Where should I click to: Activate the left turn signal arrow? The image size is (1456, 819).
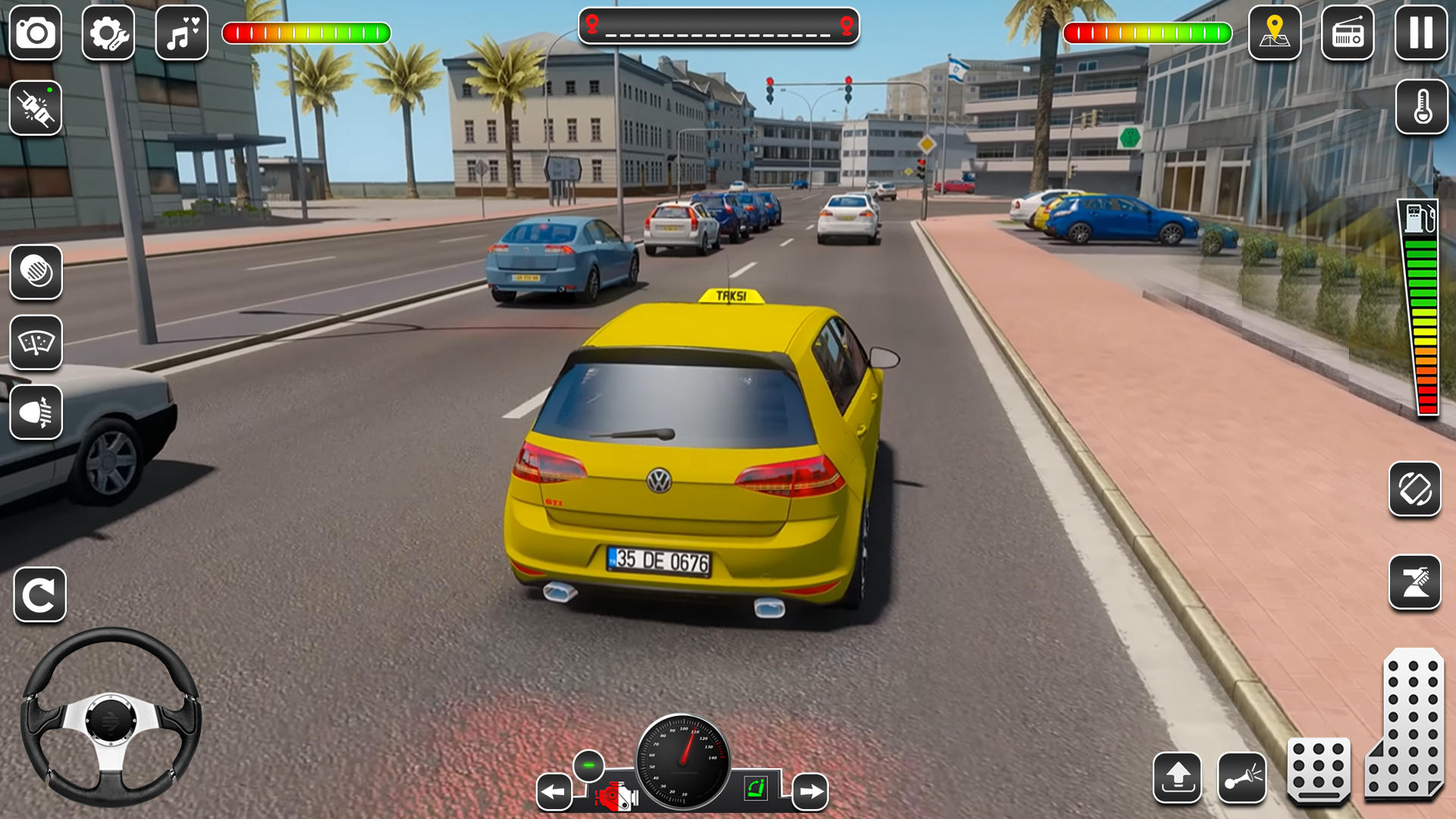[x=554, y=792]
